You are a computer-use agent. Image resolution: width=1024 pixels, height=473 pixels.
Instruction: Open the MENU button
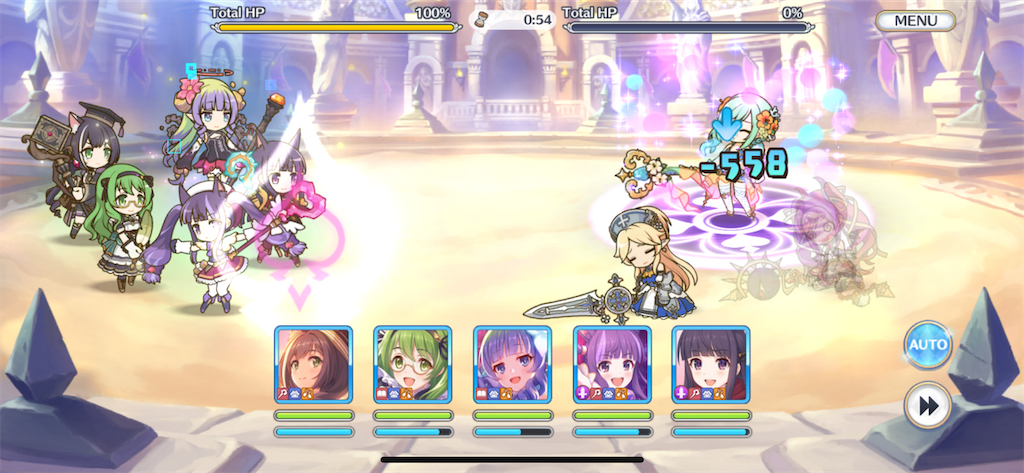[915, 20]
